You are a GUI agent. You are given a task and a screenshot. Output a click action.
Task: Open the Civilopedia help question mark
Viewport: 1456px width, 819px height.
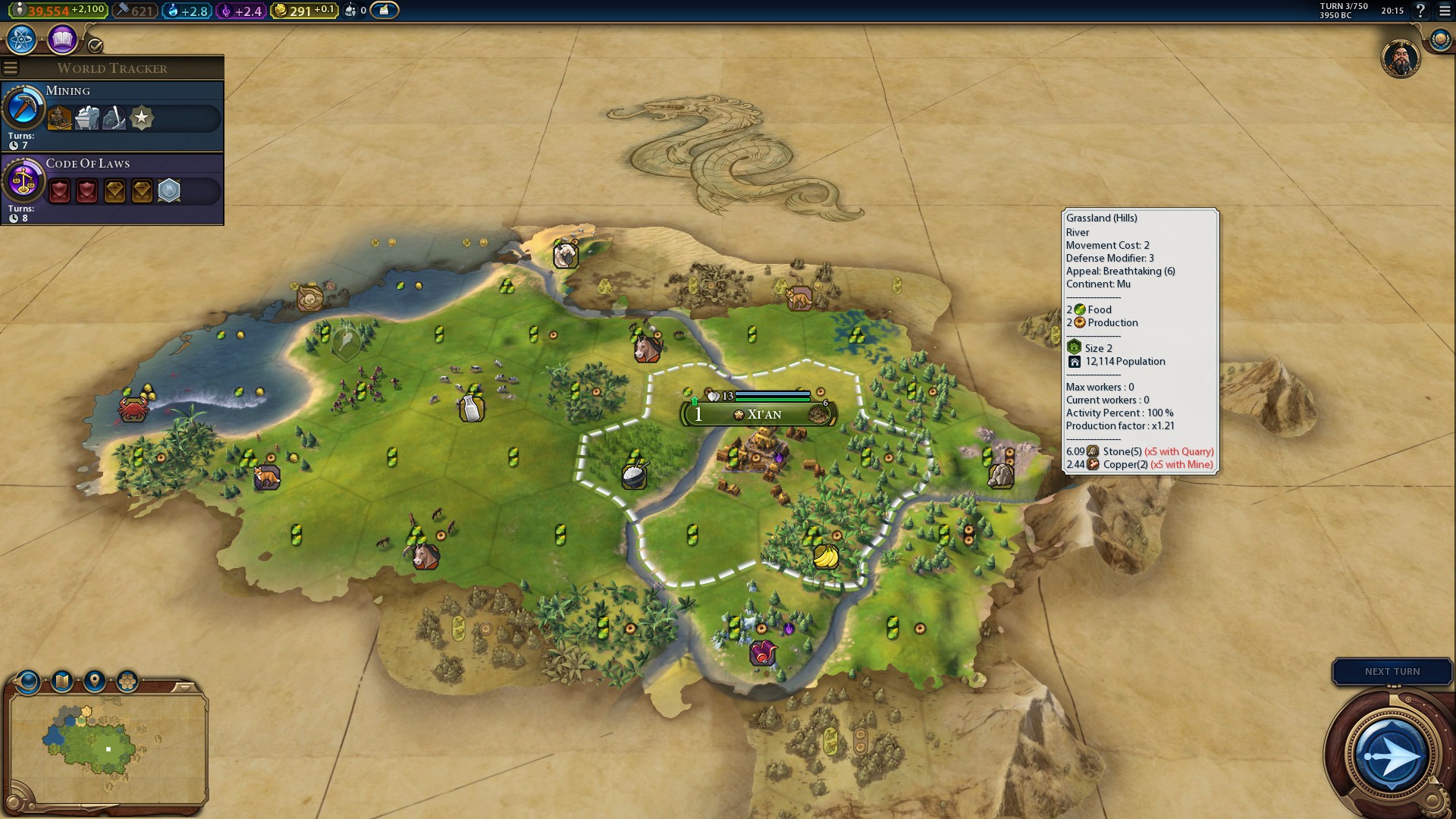pos(1420,11)
